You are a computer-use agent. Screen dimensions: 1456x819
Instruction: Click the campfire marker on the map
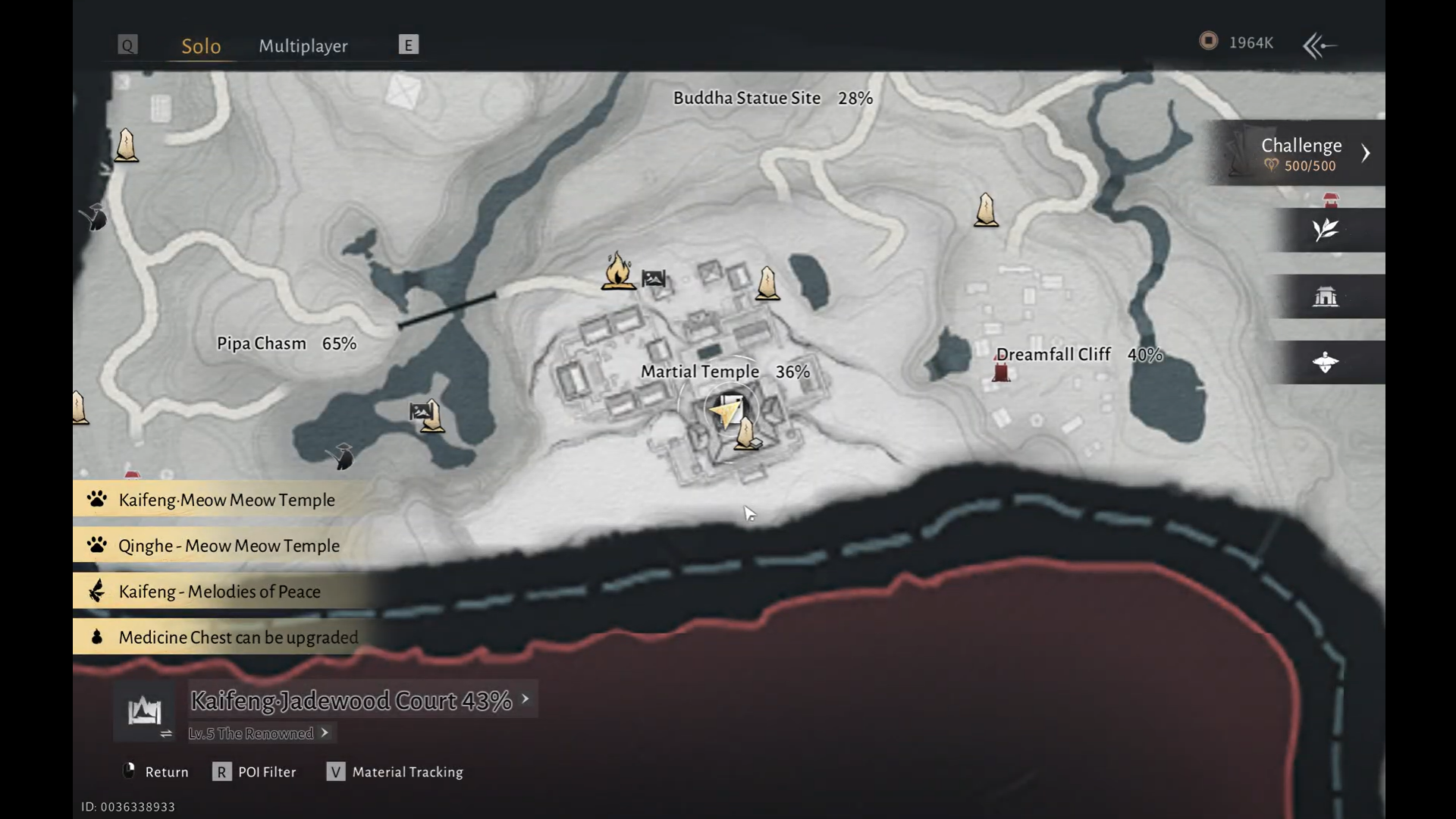[618, 271]
